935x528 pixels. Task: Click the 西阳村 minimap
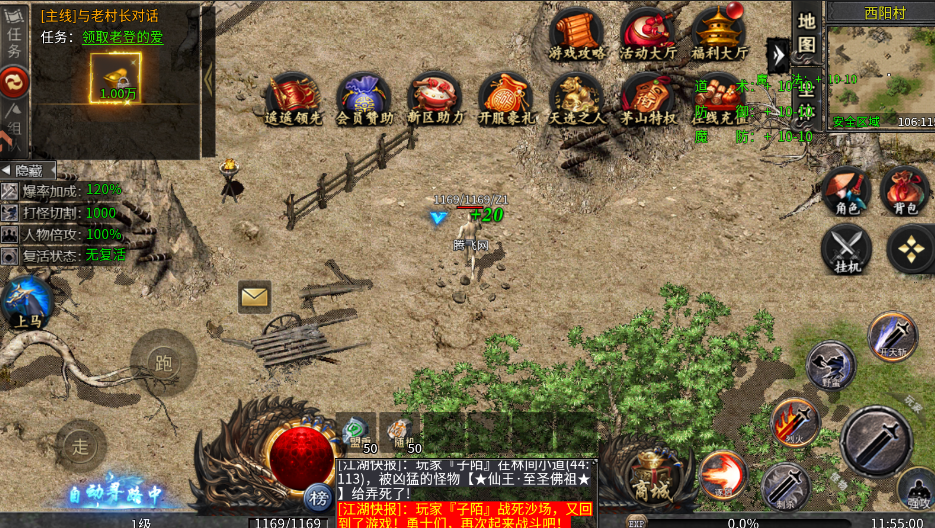(x=880, y=68)
